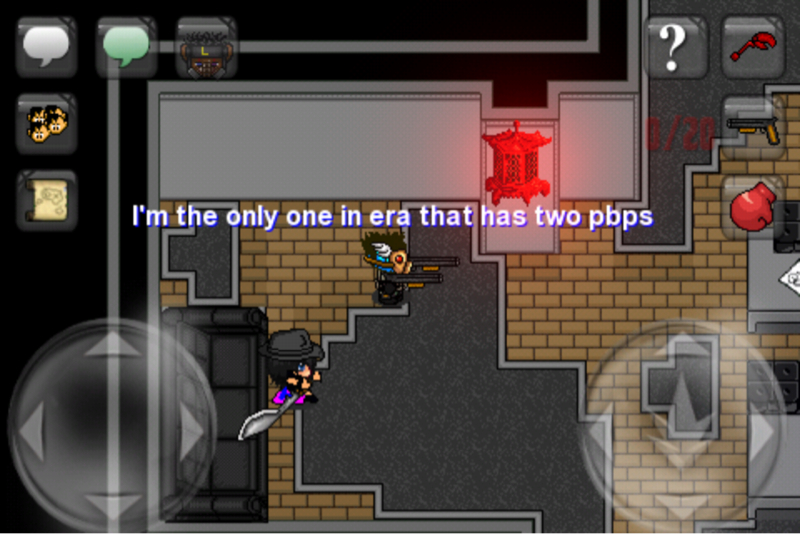The image size is (800, 534).
Task: Tap the green speech bubble icon
Action: (126, 46)
